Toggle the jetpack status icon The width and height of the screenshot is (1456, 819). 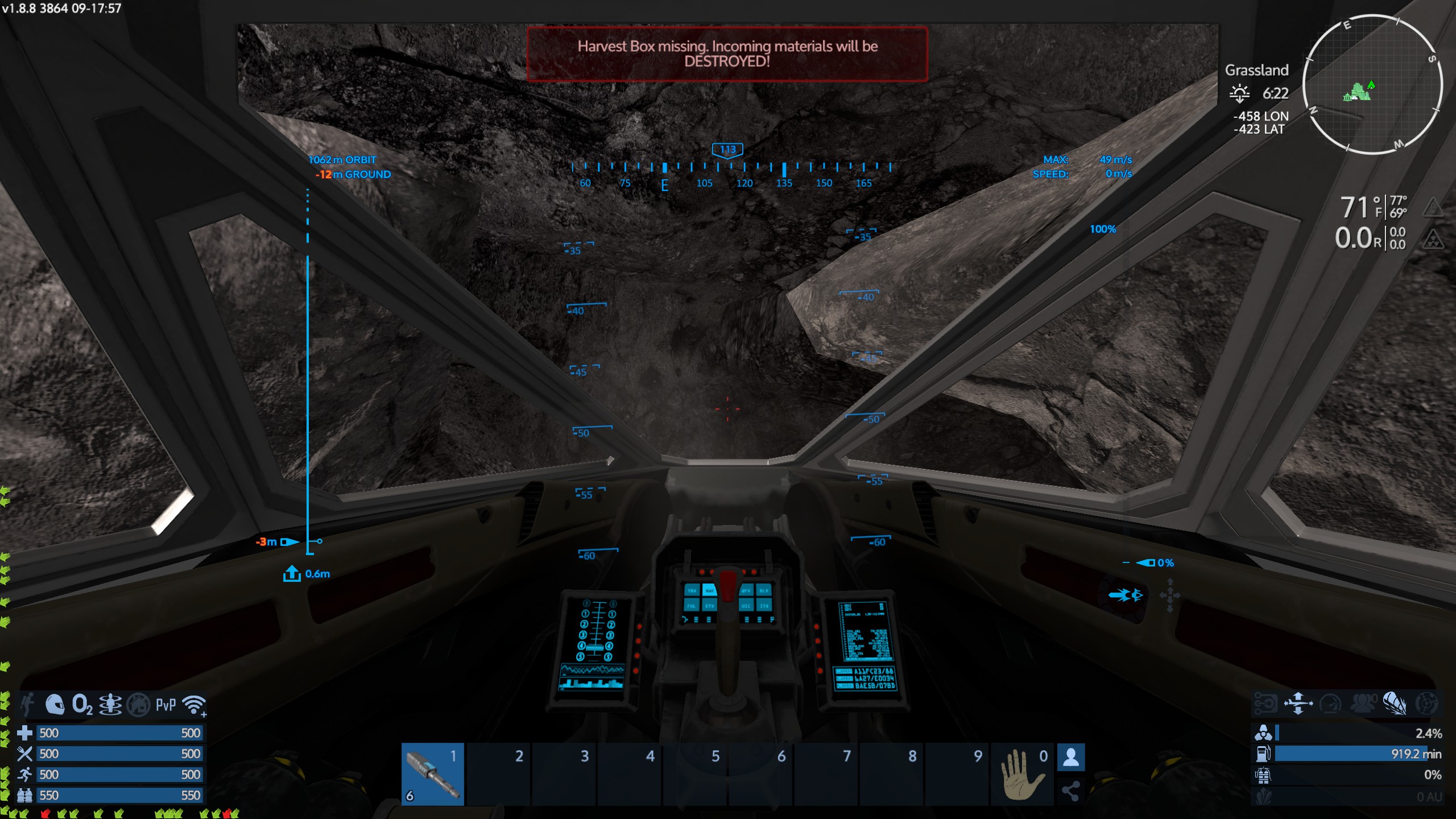tap(27, 705)
